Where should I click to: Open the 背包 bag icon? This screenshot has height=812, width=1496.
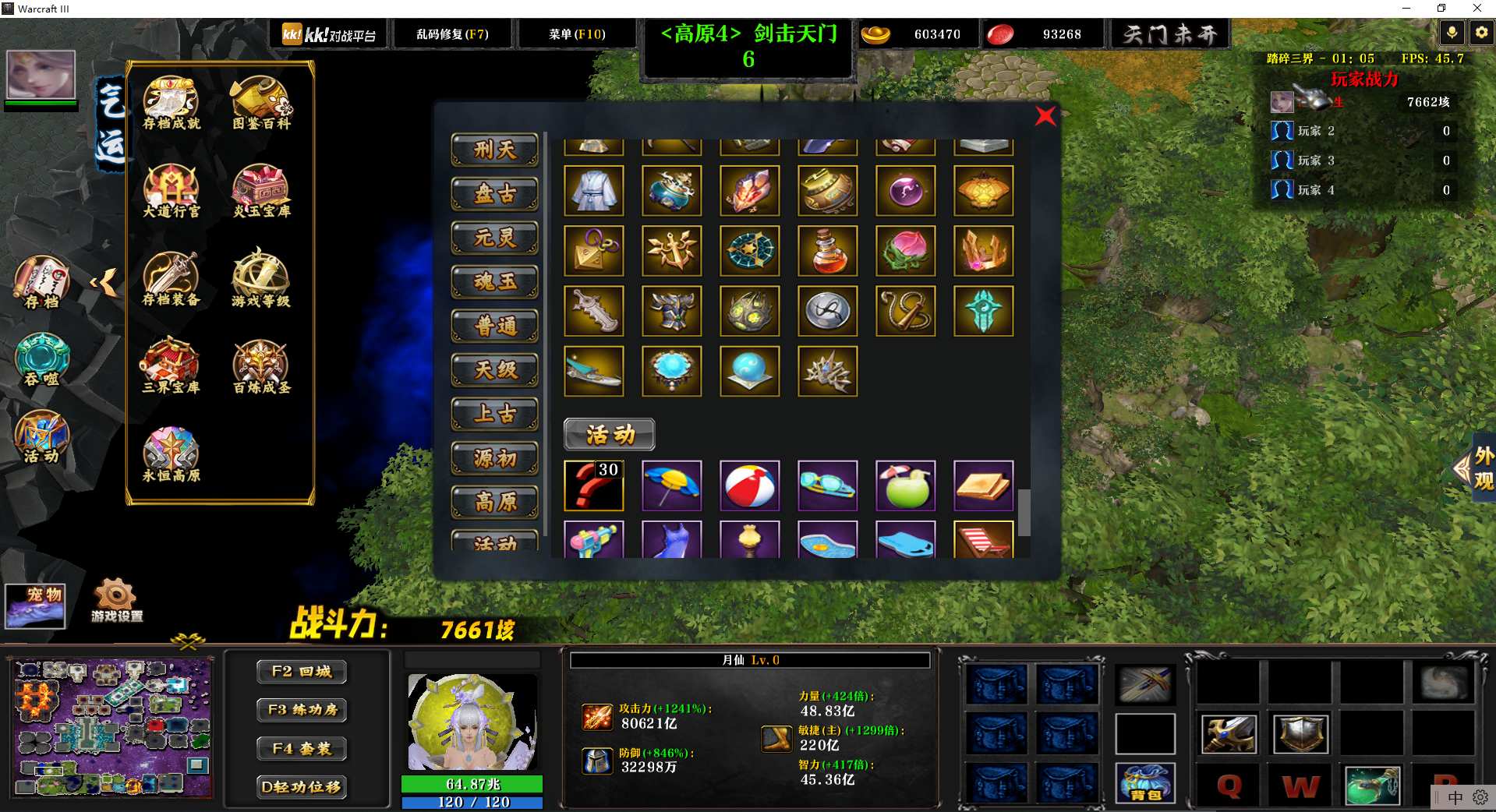(1144, 783)
